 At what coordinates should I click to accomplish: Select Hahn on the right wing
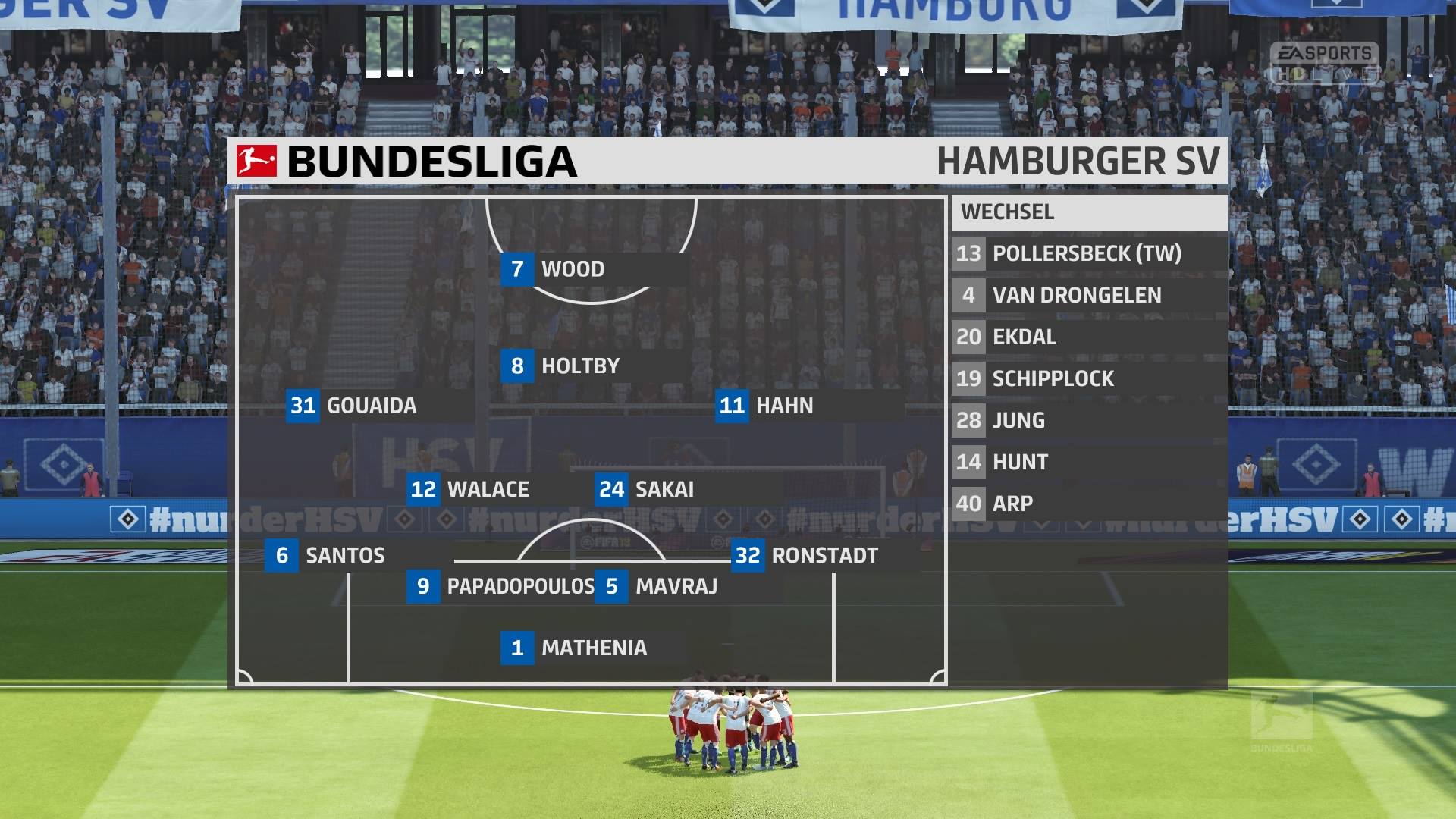pyautogui.click(x=784, y=406)
